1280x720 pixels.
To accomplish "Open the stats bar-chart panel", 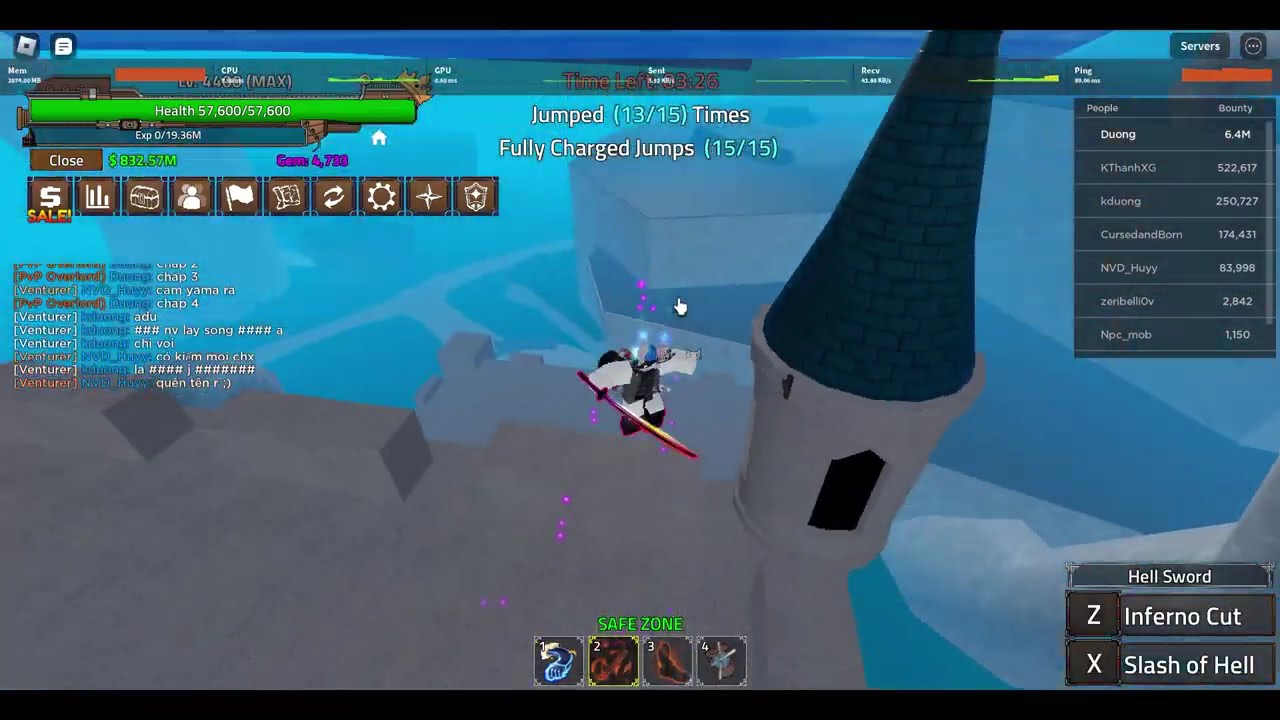I will click(x=96, y=197).
